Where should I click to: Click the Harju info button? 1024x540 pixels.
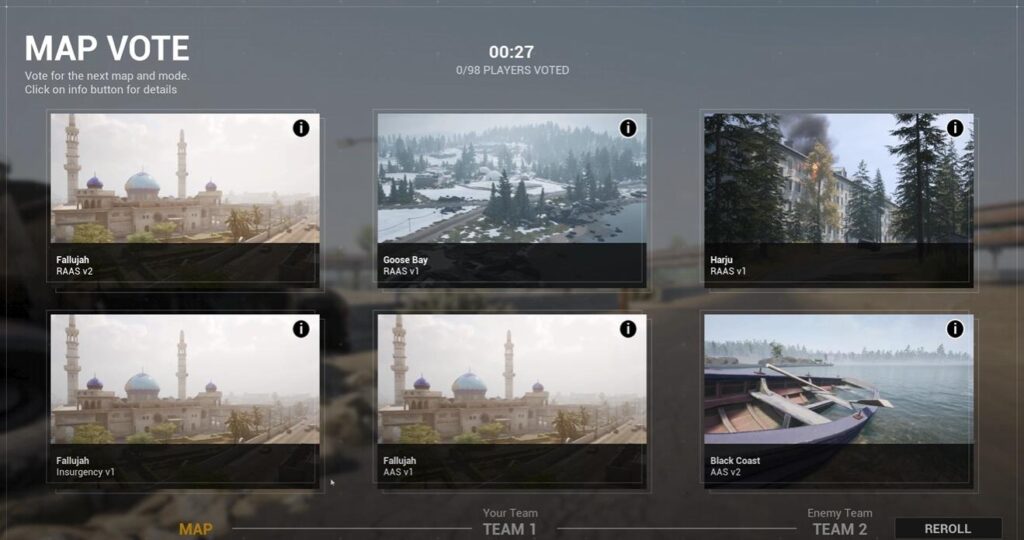click(x=955, y=128)
